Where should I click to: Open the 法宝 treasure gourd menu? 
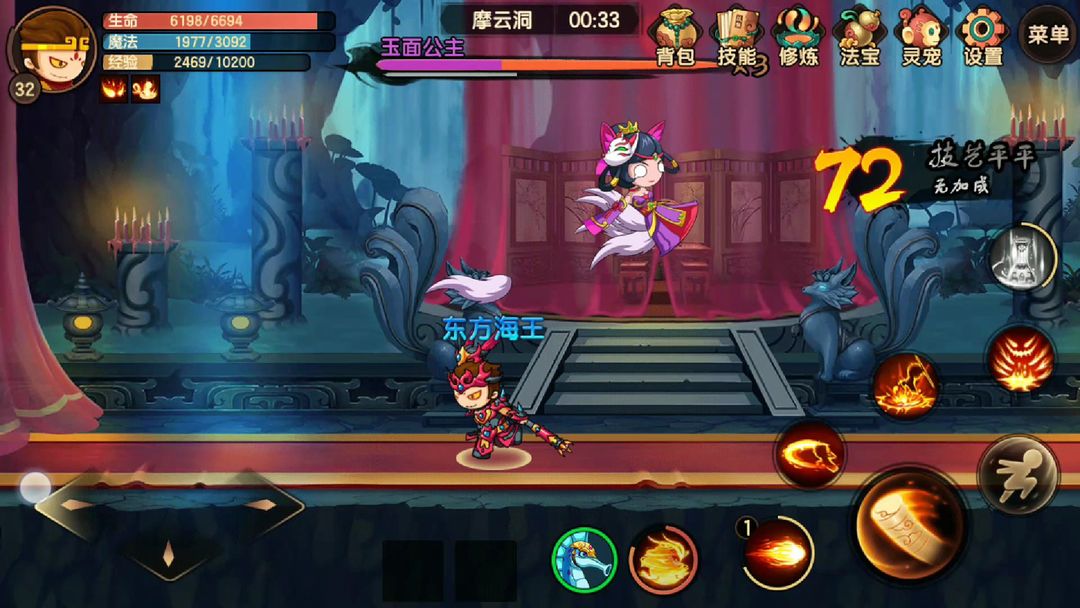pos(859,36)
